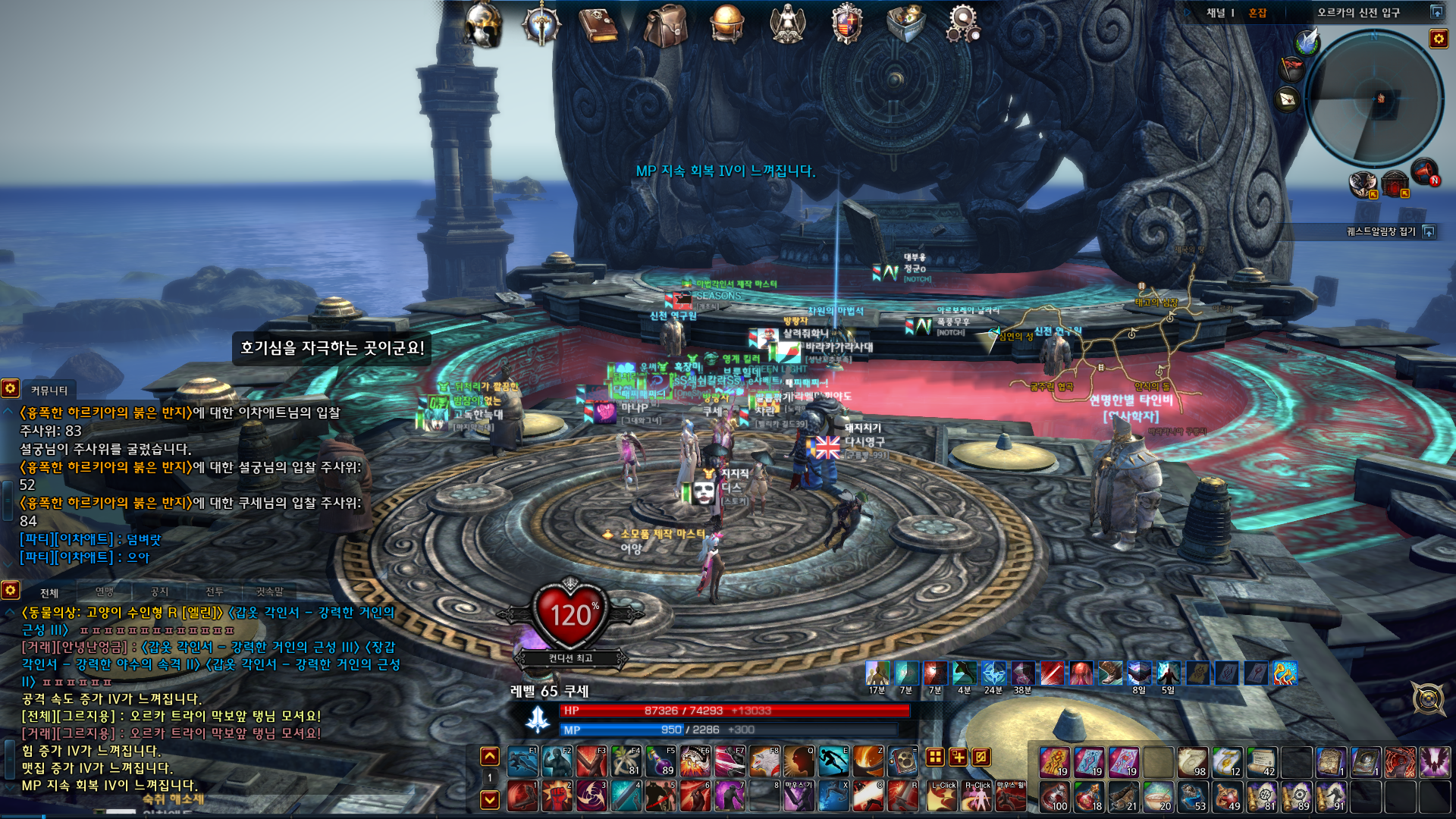Open the leather bag inventory
1456x819 pixels.
(x=665, y=25)
